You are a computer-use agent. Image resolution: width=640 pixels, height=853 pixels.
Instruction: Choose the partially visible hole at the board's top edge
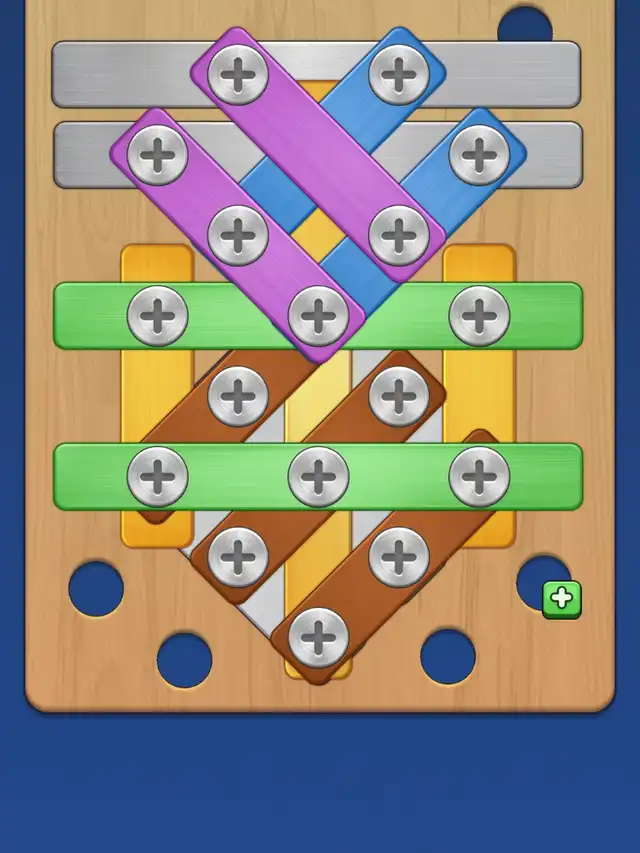click(x=525, y=24)
